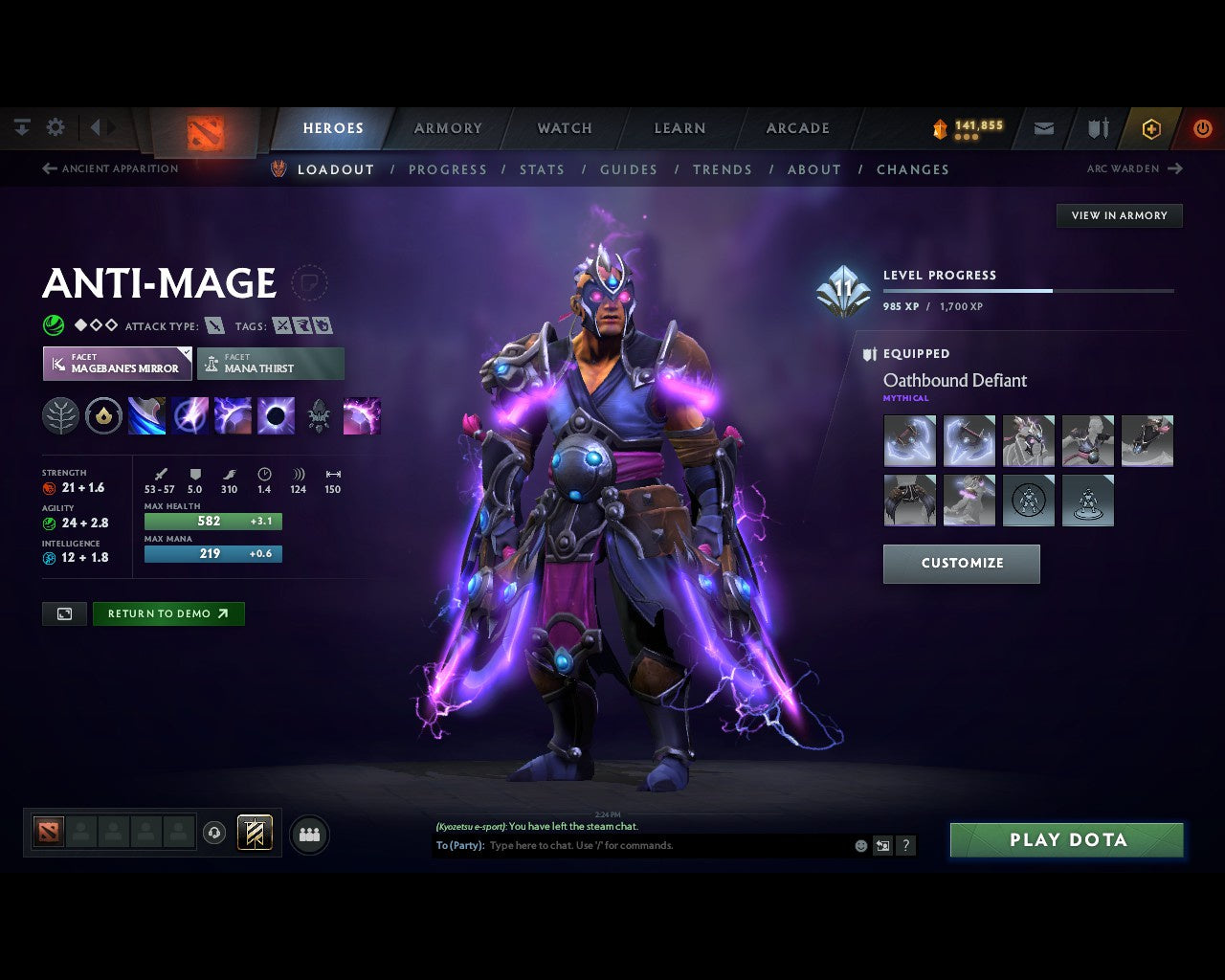Switch to the Stats tab
Image resolution: width=1225 pixels, height=980 pixels.
542,169
